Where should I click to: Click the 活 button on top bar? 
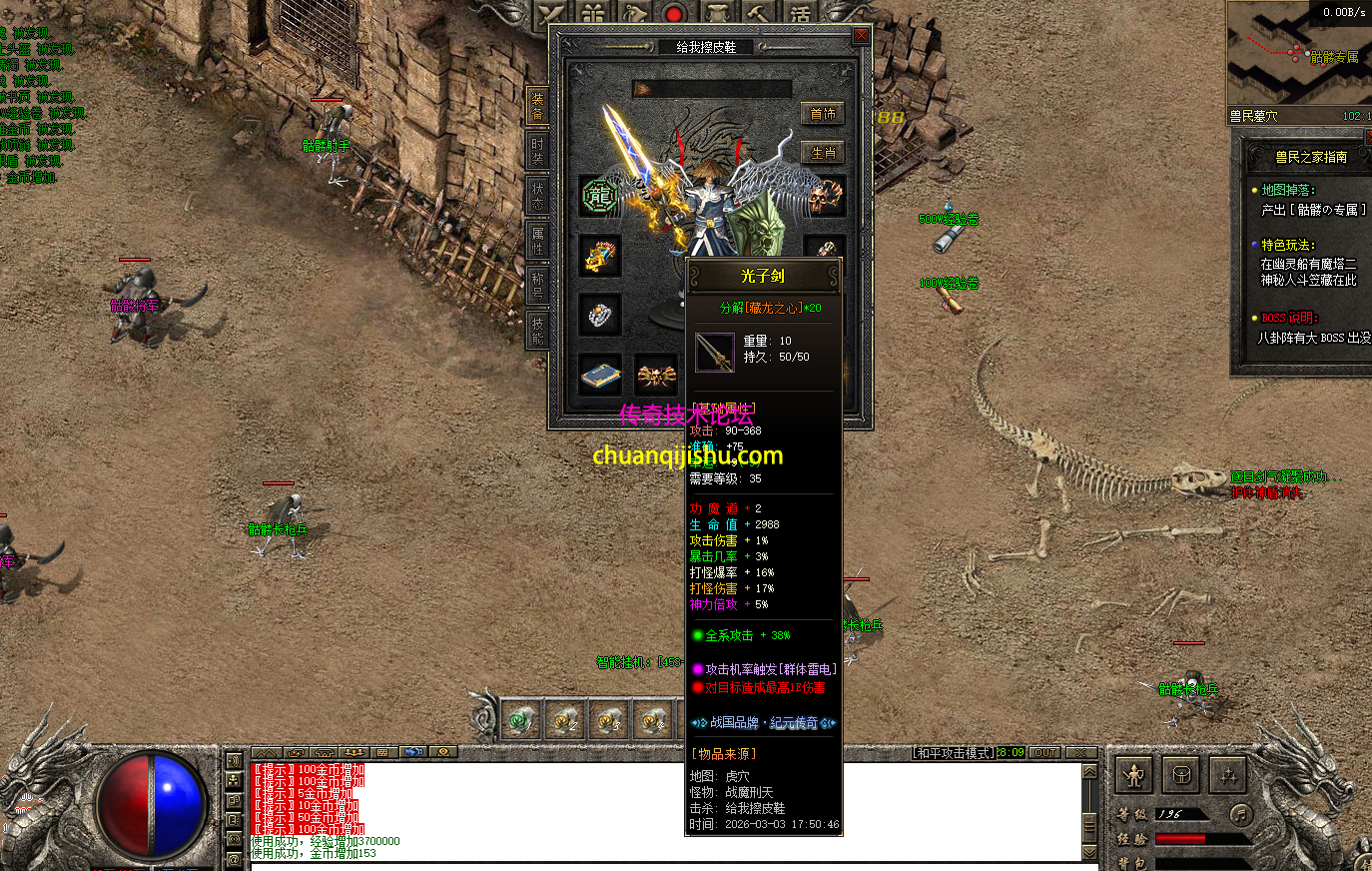[801, 14]
